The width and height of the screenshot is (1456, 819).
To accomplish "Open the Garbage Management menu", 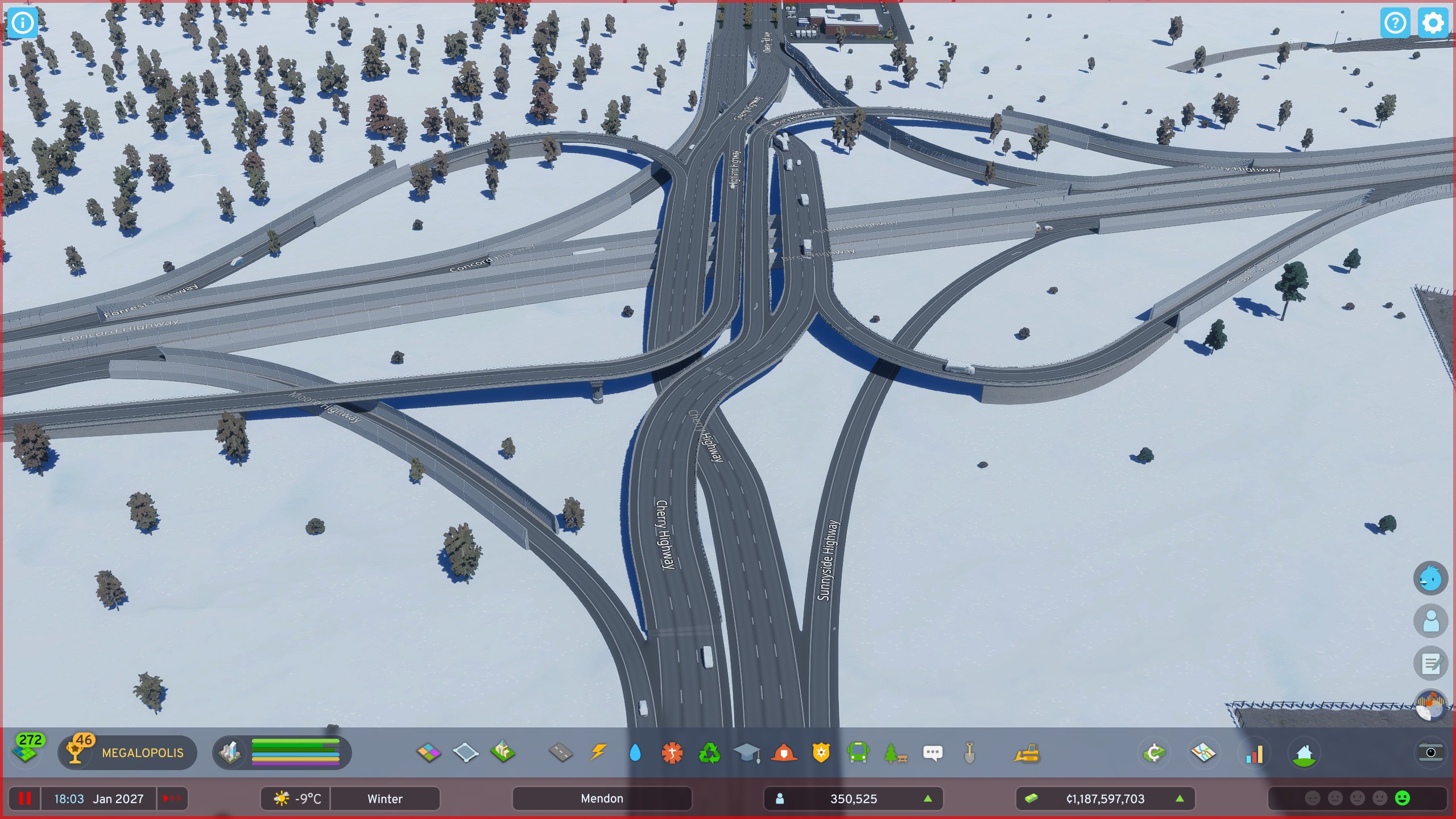I will 710,752.
